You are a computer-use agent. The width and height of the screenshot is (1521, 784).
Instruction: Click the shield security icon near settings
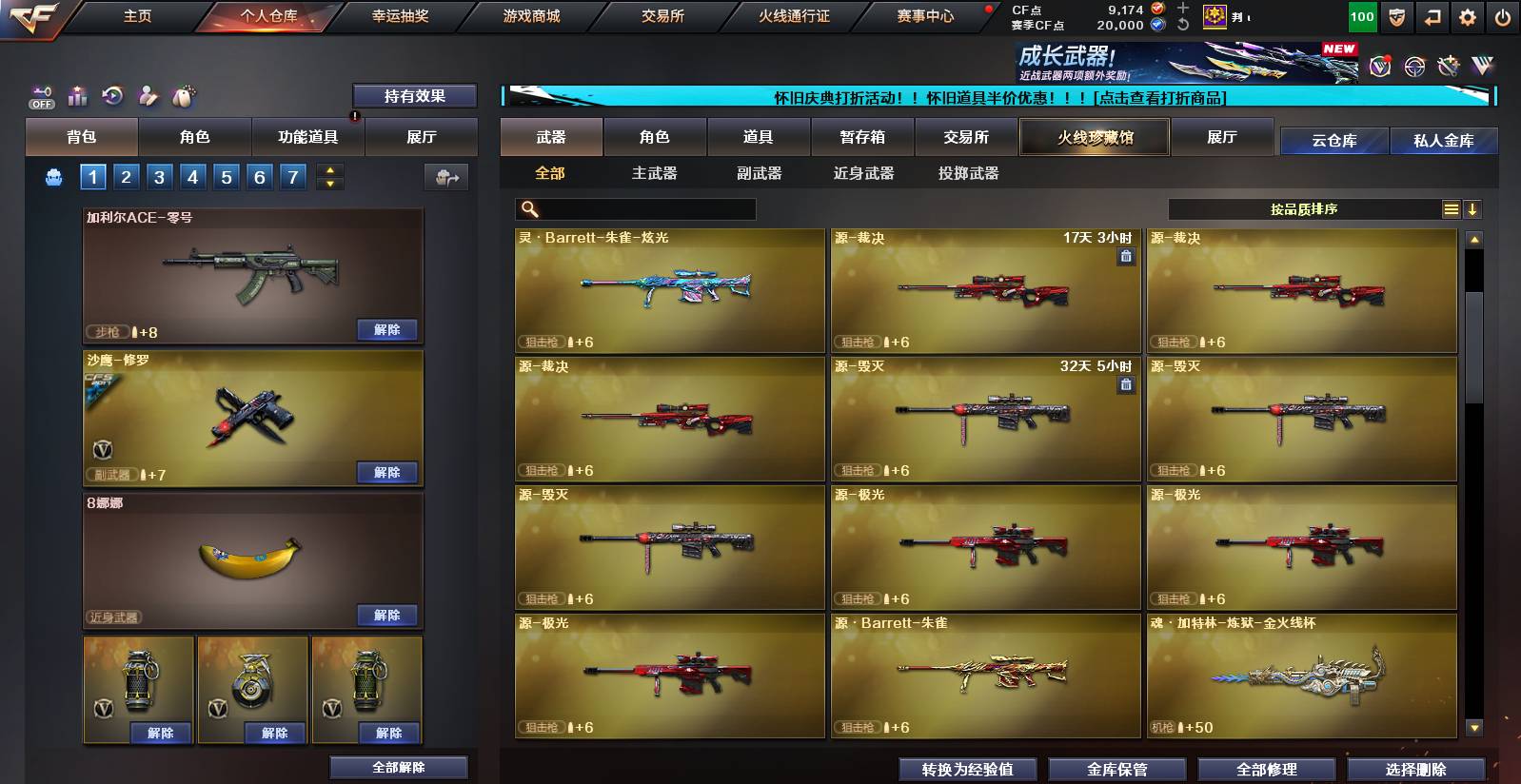(1397, 16)
